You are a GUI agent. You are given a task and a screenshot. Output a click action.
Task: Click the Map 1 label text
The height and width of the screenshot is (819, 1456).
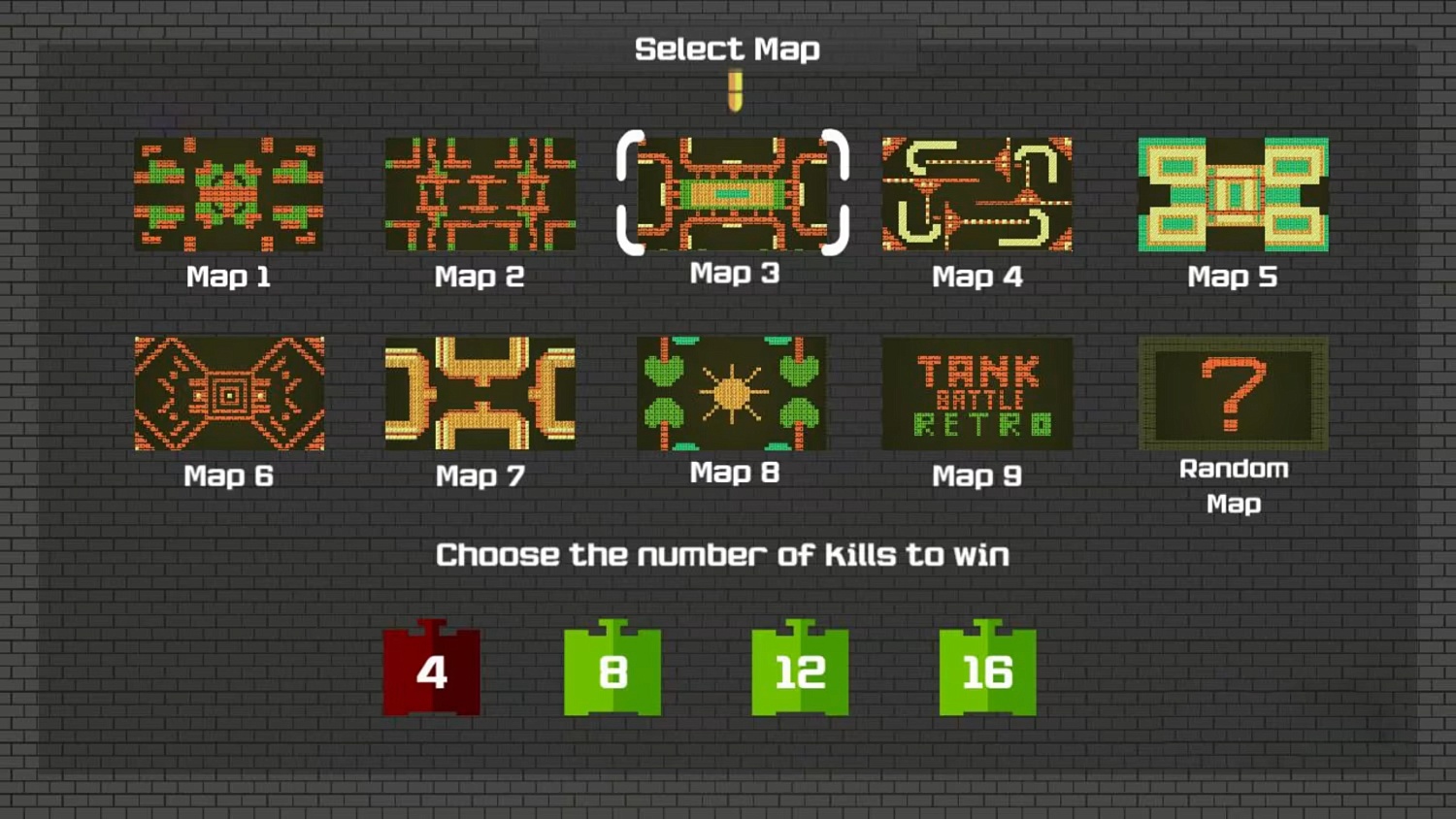[228, 277]
